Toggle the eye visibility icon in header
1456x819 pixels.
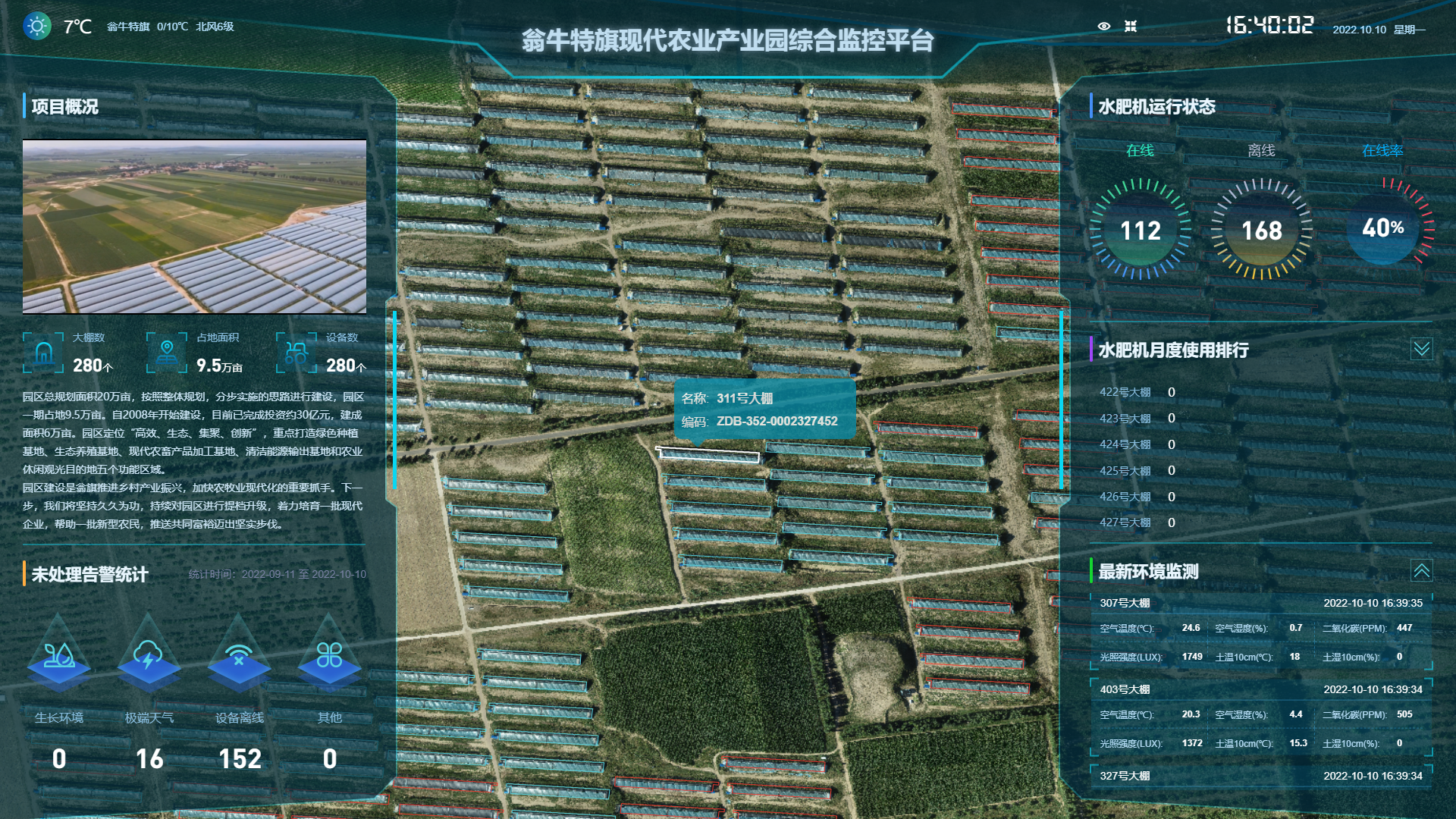click(x=1104, y=27)
